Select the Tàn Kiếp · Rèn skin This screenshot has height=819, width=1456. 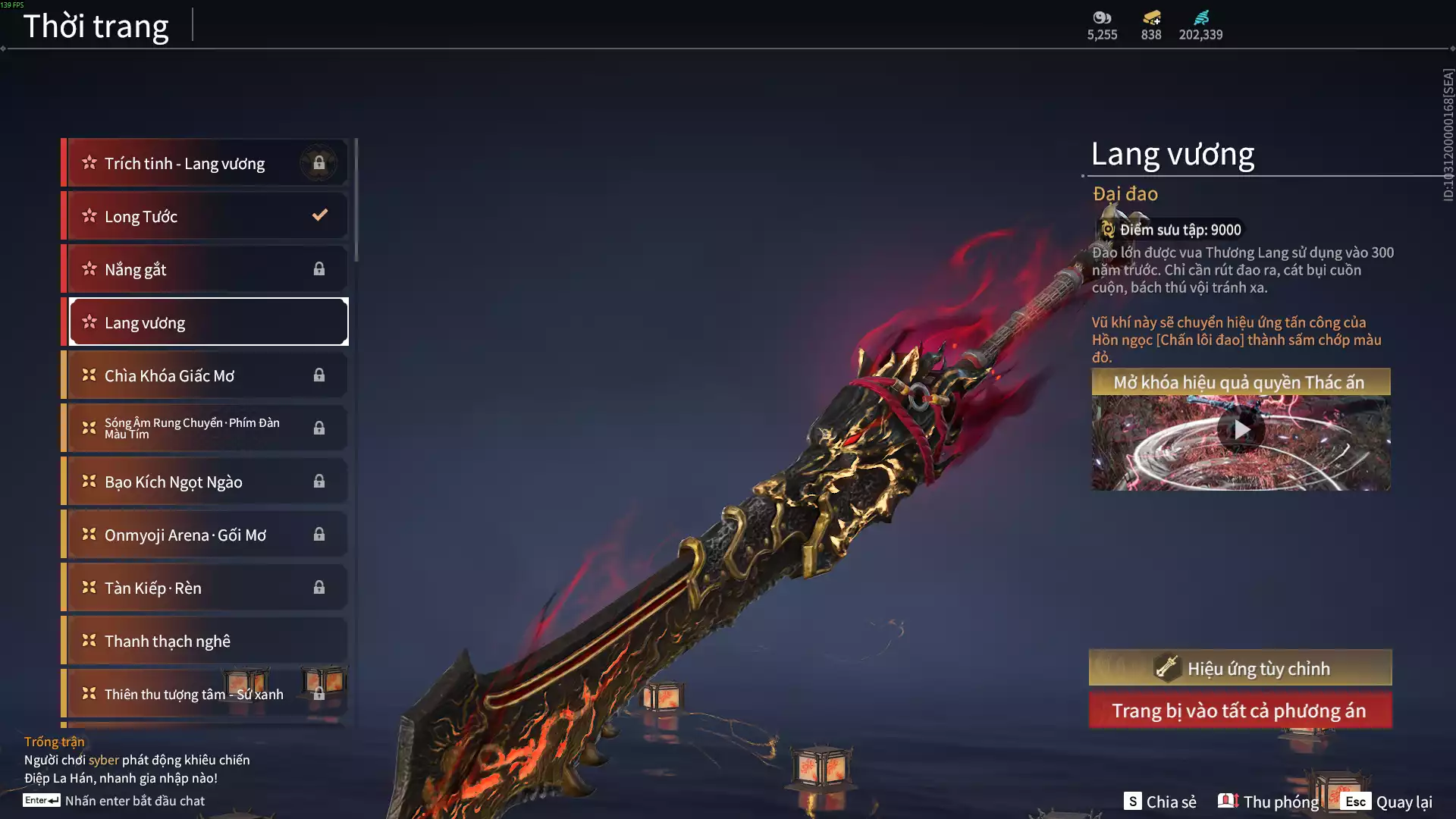point(205,588)
